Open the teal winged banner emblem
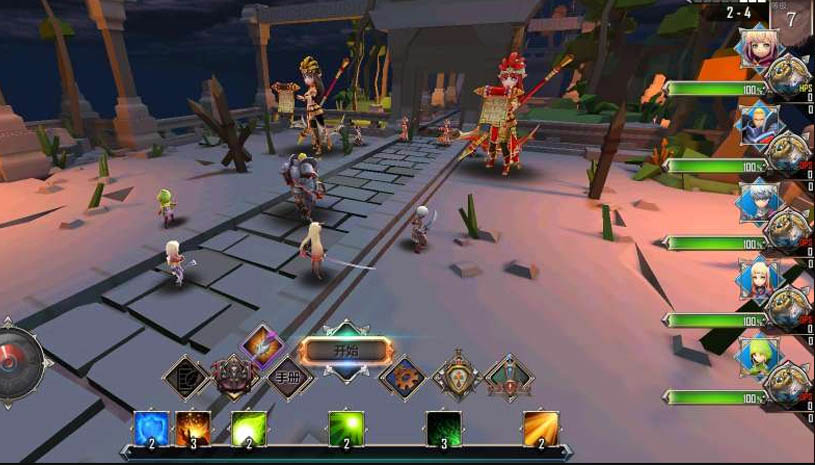This screenshot has height=465, width=815. pos(508,378)
